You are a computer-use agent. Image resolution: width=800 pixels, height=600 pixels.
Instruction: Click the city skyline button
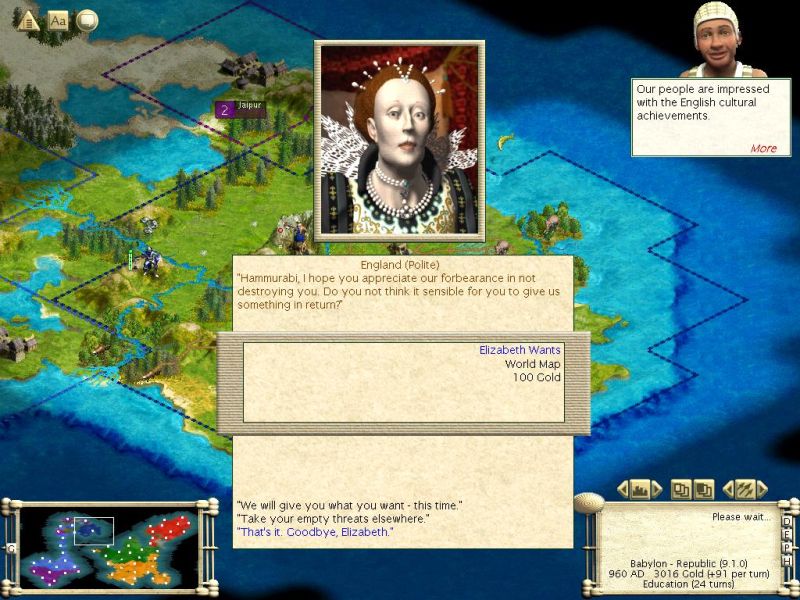(x=638, y=489)
